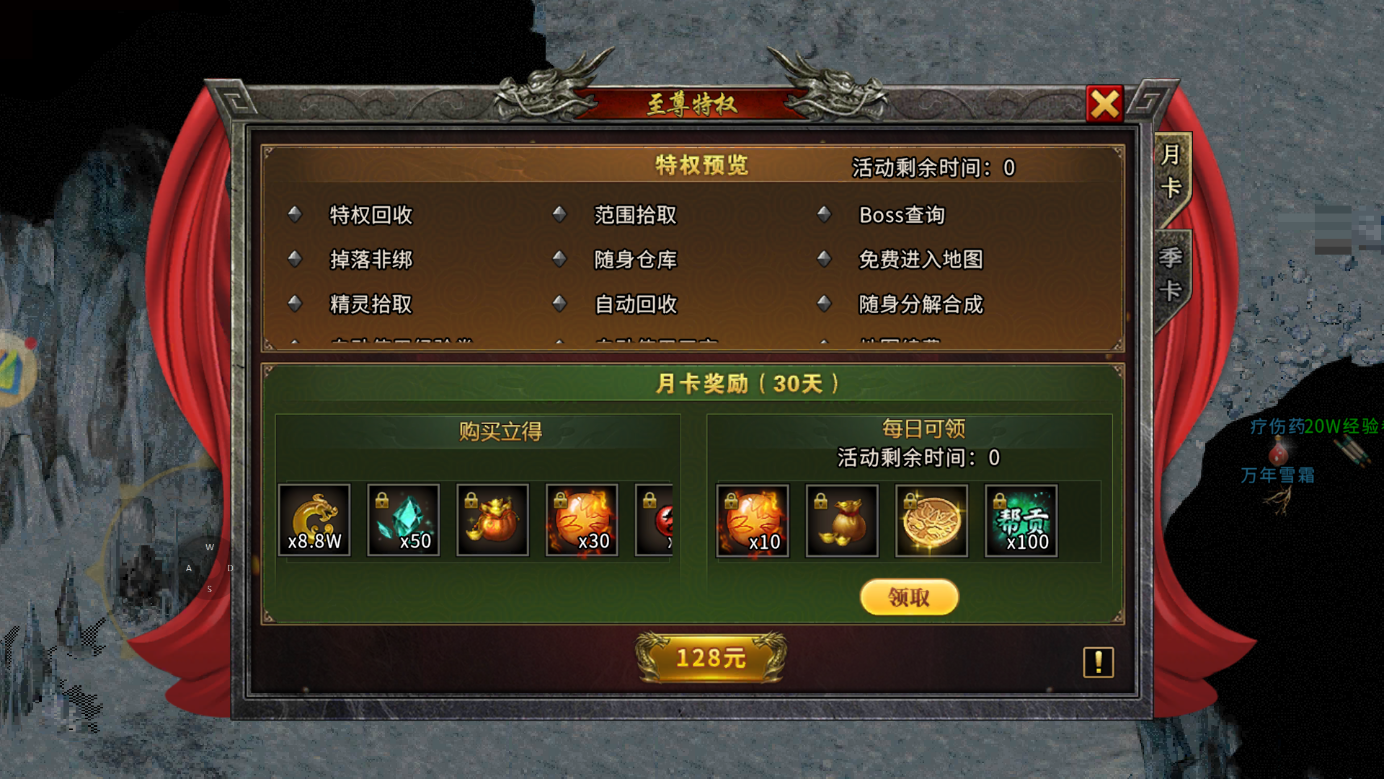This screenshot has width=1384, height=779.
Task: Click the 128元 purchase button
Action: pos(711,659)
